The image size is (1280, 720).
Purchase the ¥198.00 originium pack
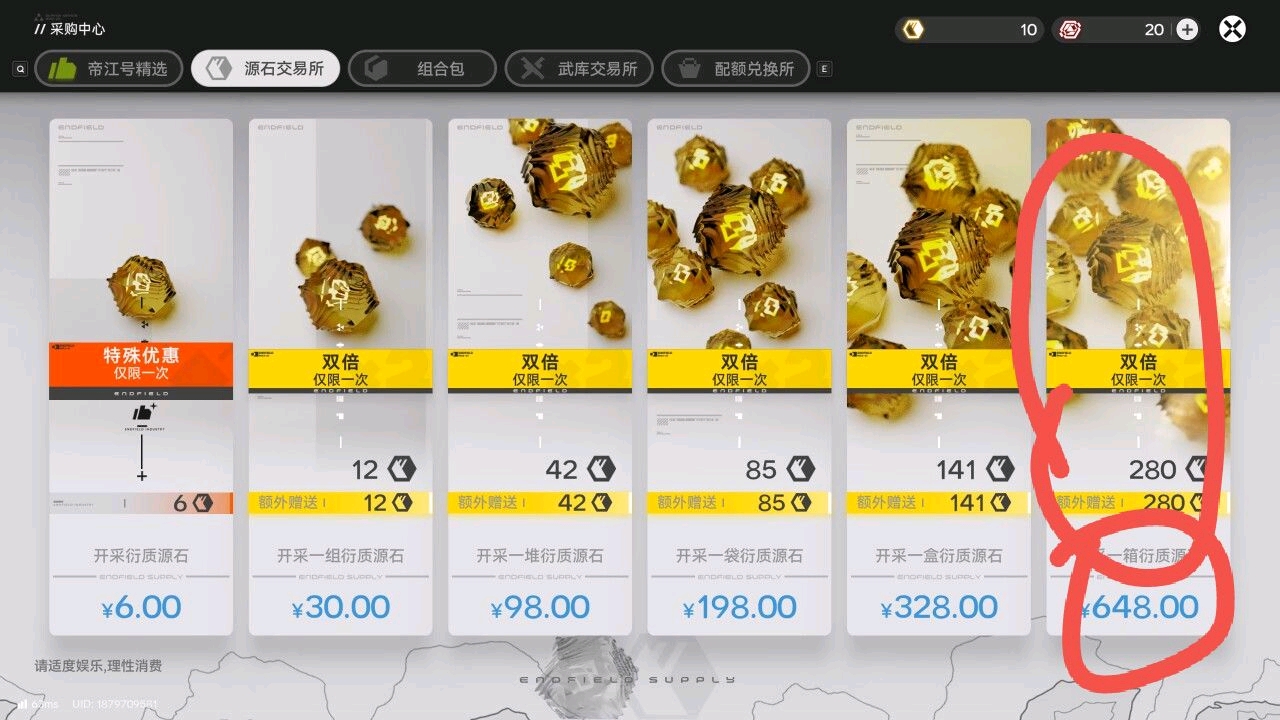(739, 377)
